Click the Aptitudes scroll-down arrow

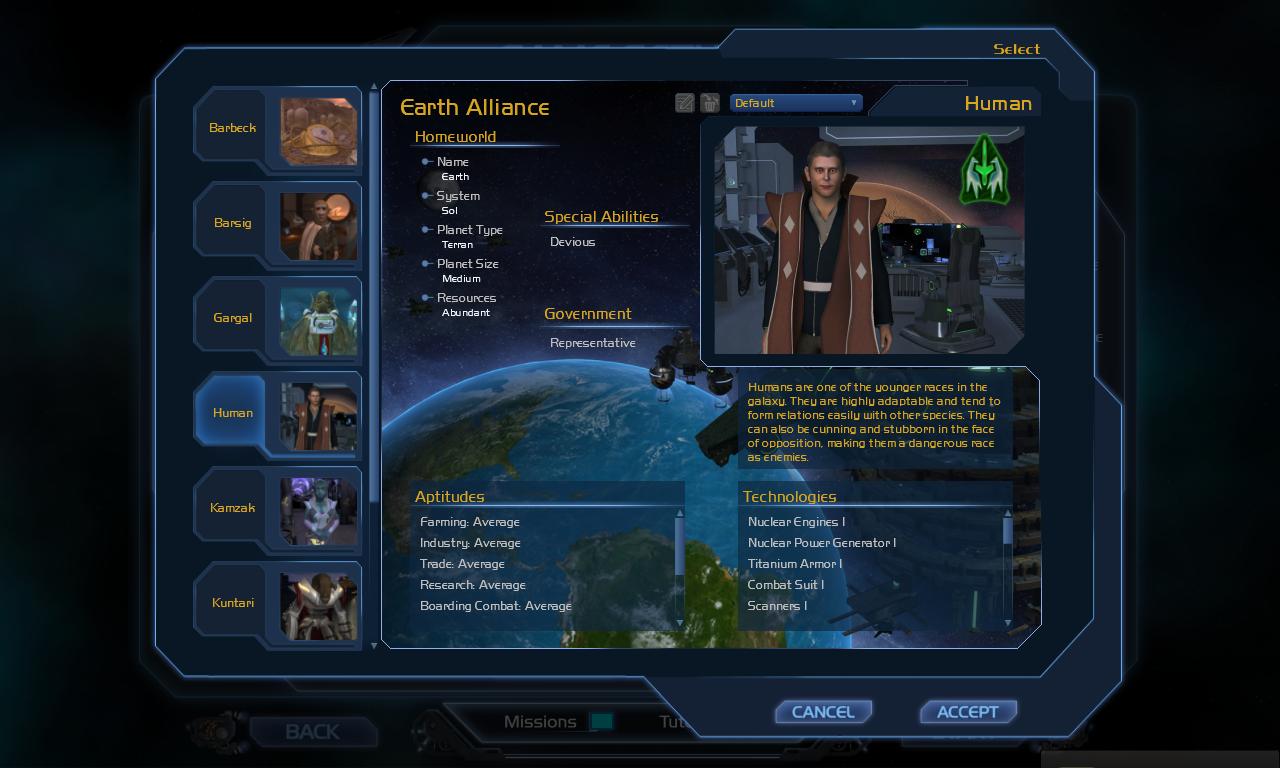point(680,623)
